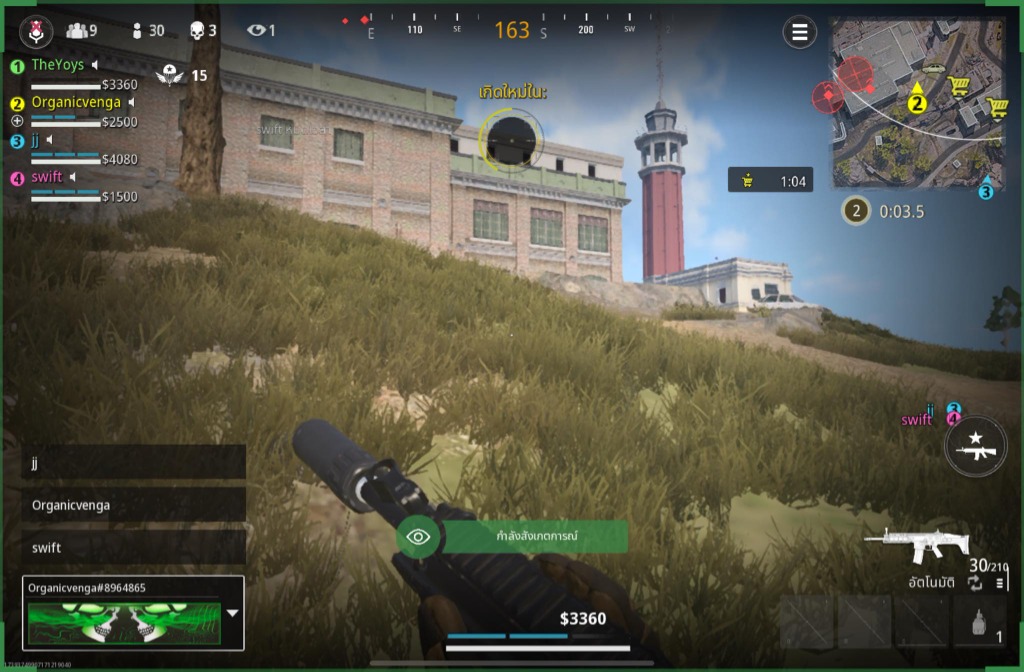Image resolution: width=1024 pixels, height=672 pixels.
Task: Mute TheYoys with the speaker icon
Action: click(x=95, y=65)
